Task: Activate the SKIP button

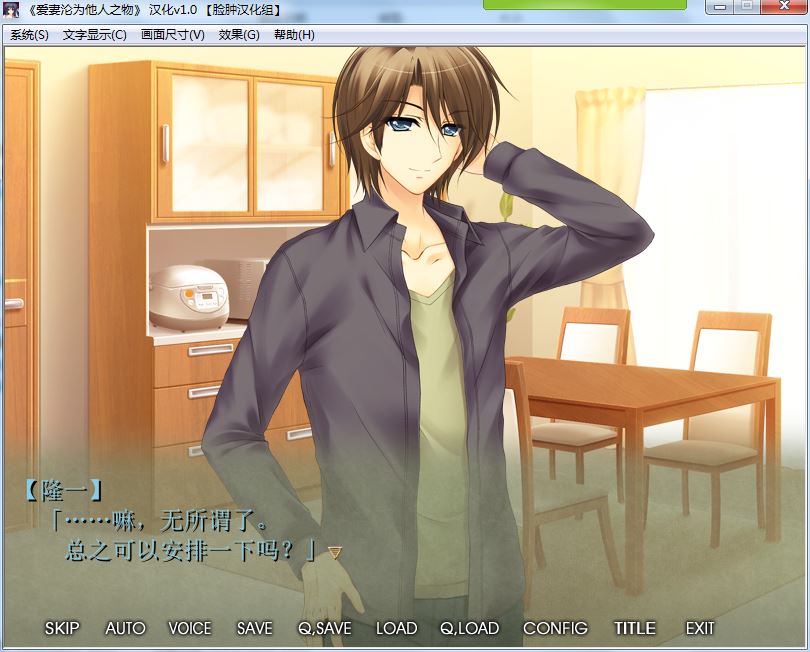Action: pos(62,628)
